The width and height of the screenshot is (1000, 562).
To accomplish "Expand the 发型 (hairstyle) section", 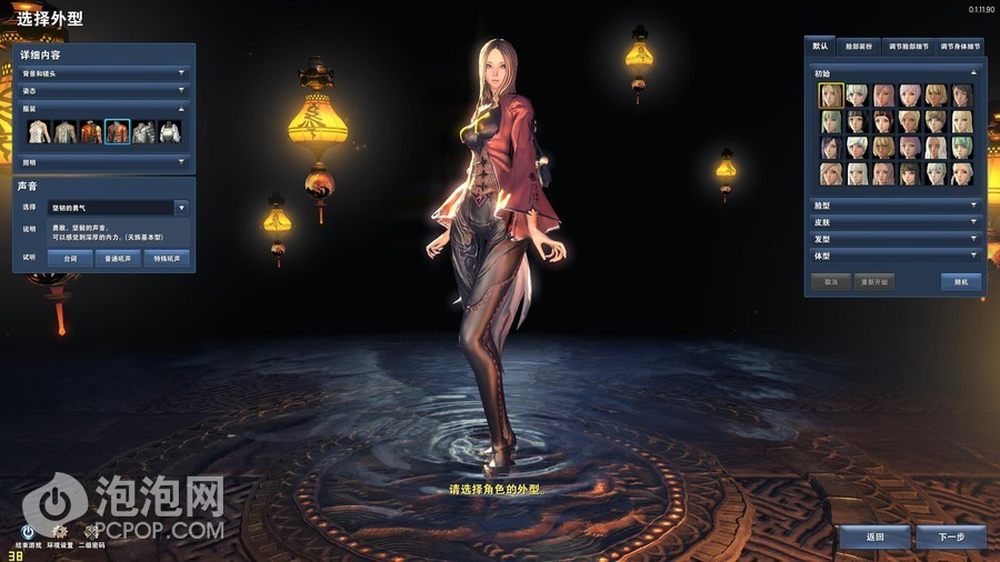I will [895, 239].
